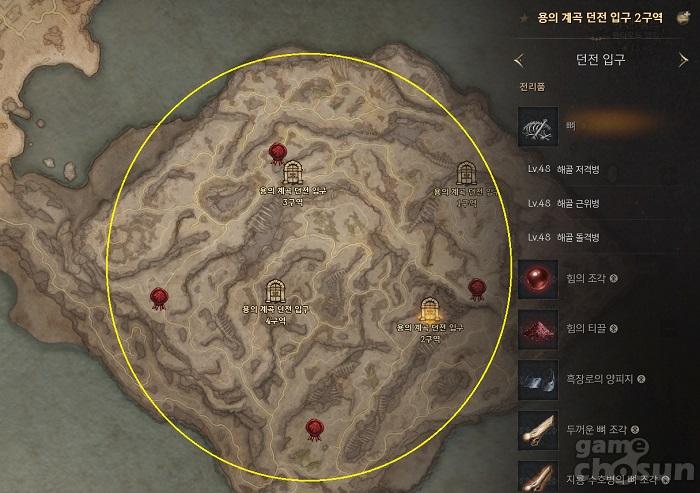The width and height of the screenshot is (700, 493).
Task: Select the Lv.48 해골 돌격병 monster row
Action: click(x=578, y=237)
